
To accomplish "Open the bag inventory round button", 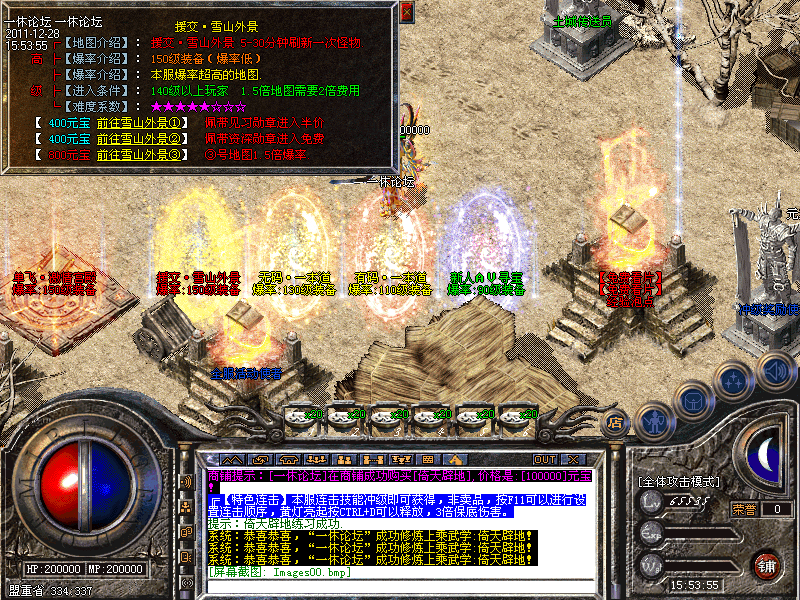I will [x=694, y=400].
